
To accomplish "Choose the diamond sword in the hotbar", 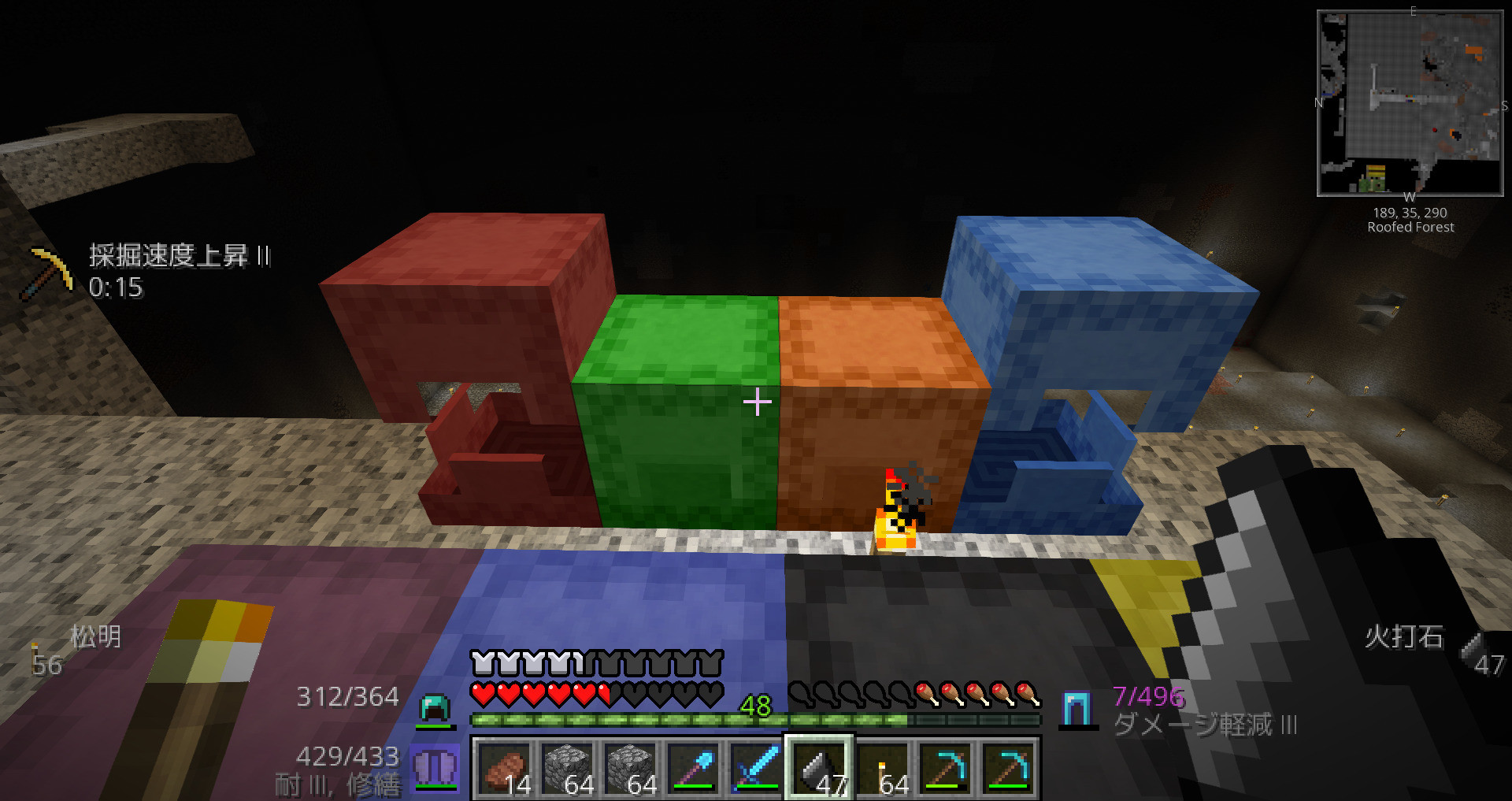I will [756, 769].
